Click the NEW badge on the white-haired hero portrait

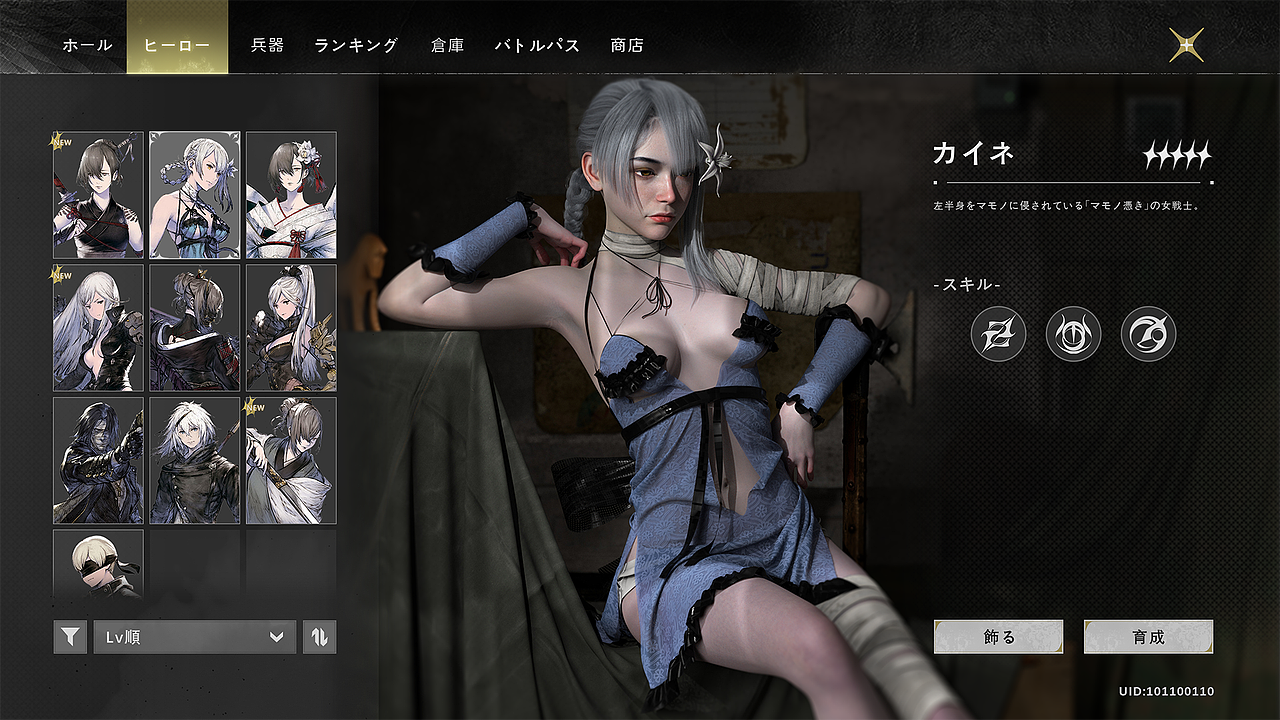click(61, 276)
